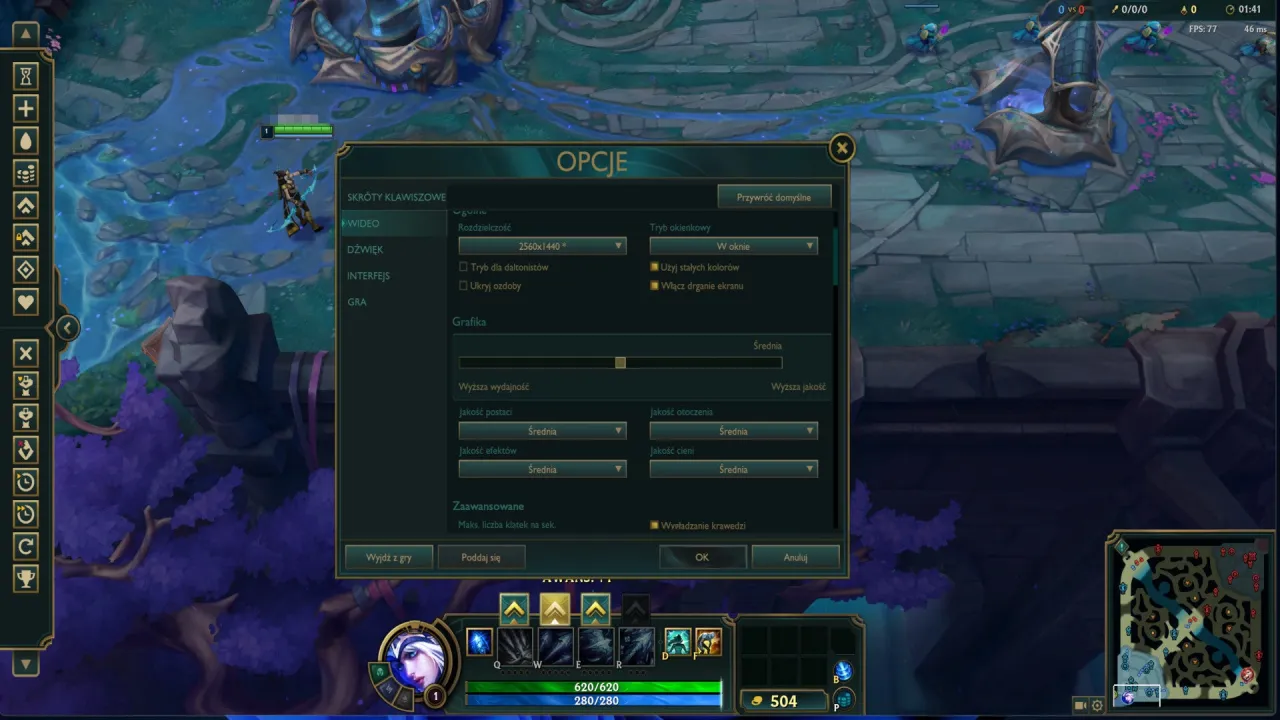Image resolution: width=1280 pixels, height=720 pixels.
Task: Click the Poddaj się button
Action: tap(480, 557)
